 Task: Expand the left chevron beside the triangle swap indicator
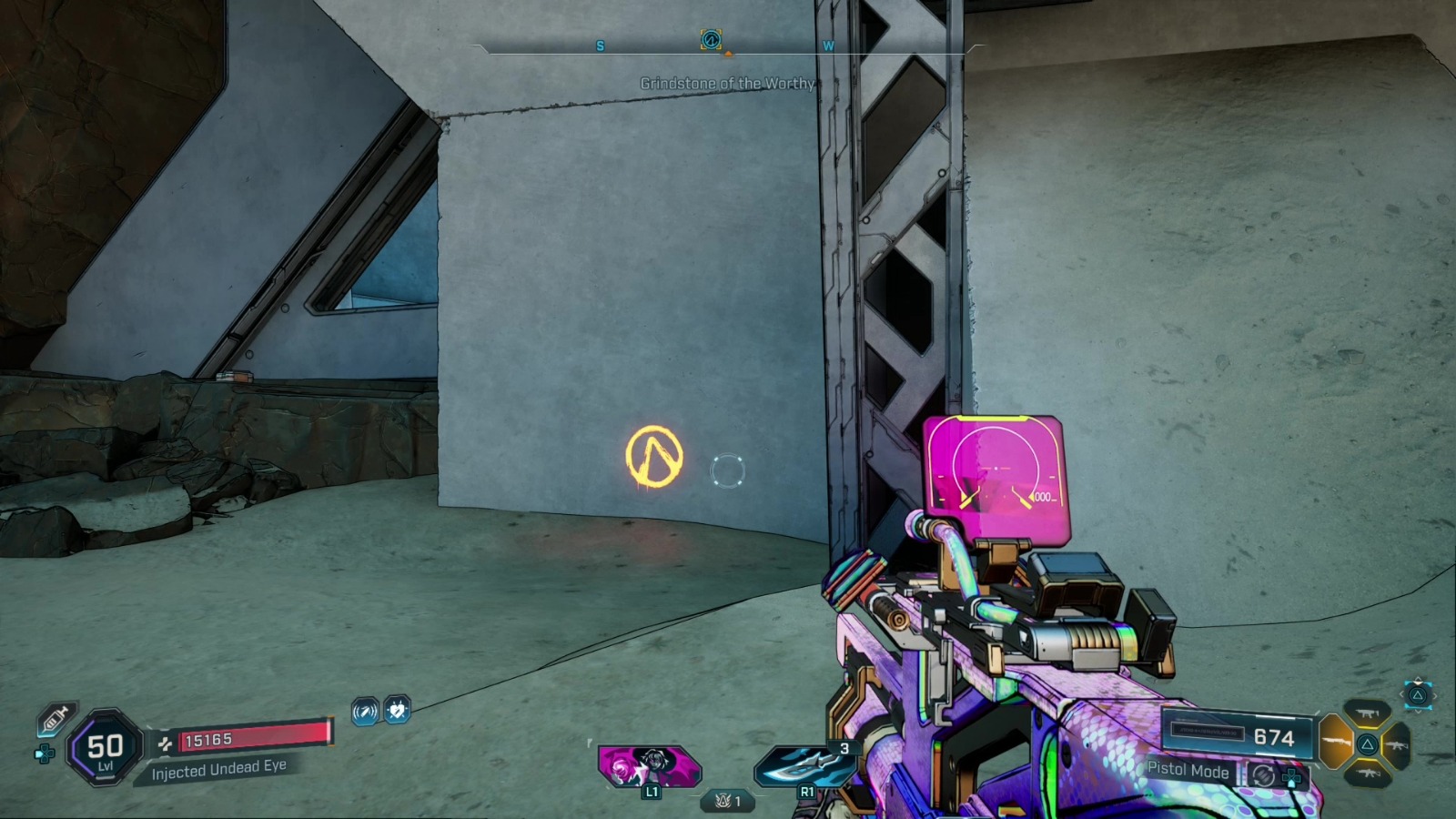point(1401,693)
